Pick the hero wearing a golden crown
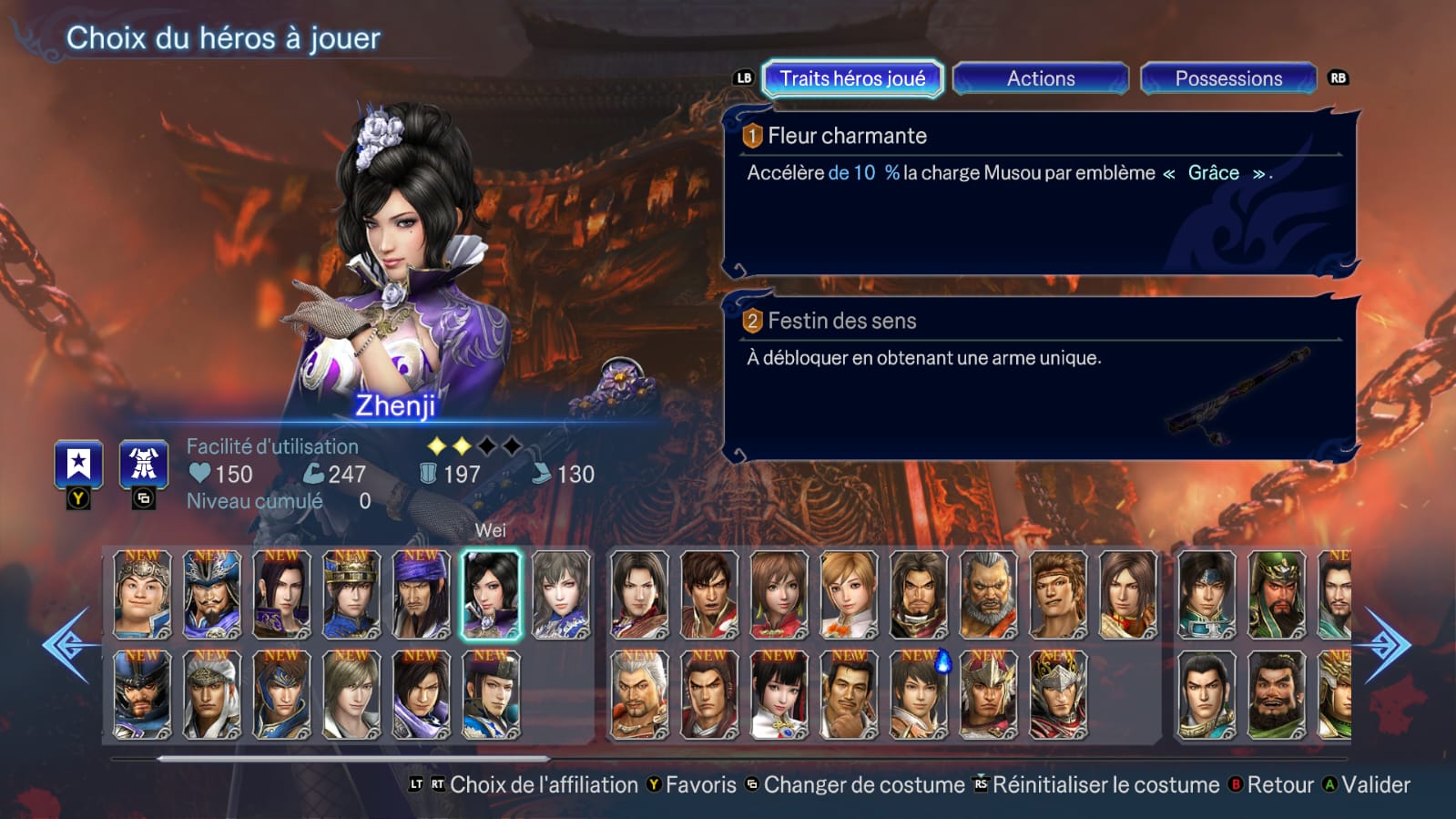 pyautogui.click(x=351, y=594)
